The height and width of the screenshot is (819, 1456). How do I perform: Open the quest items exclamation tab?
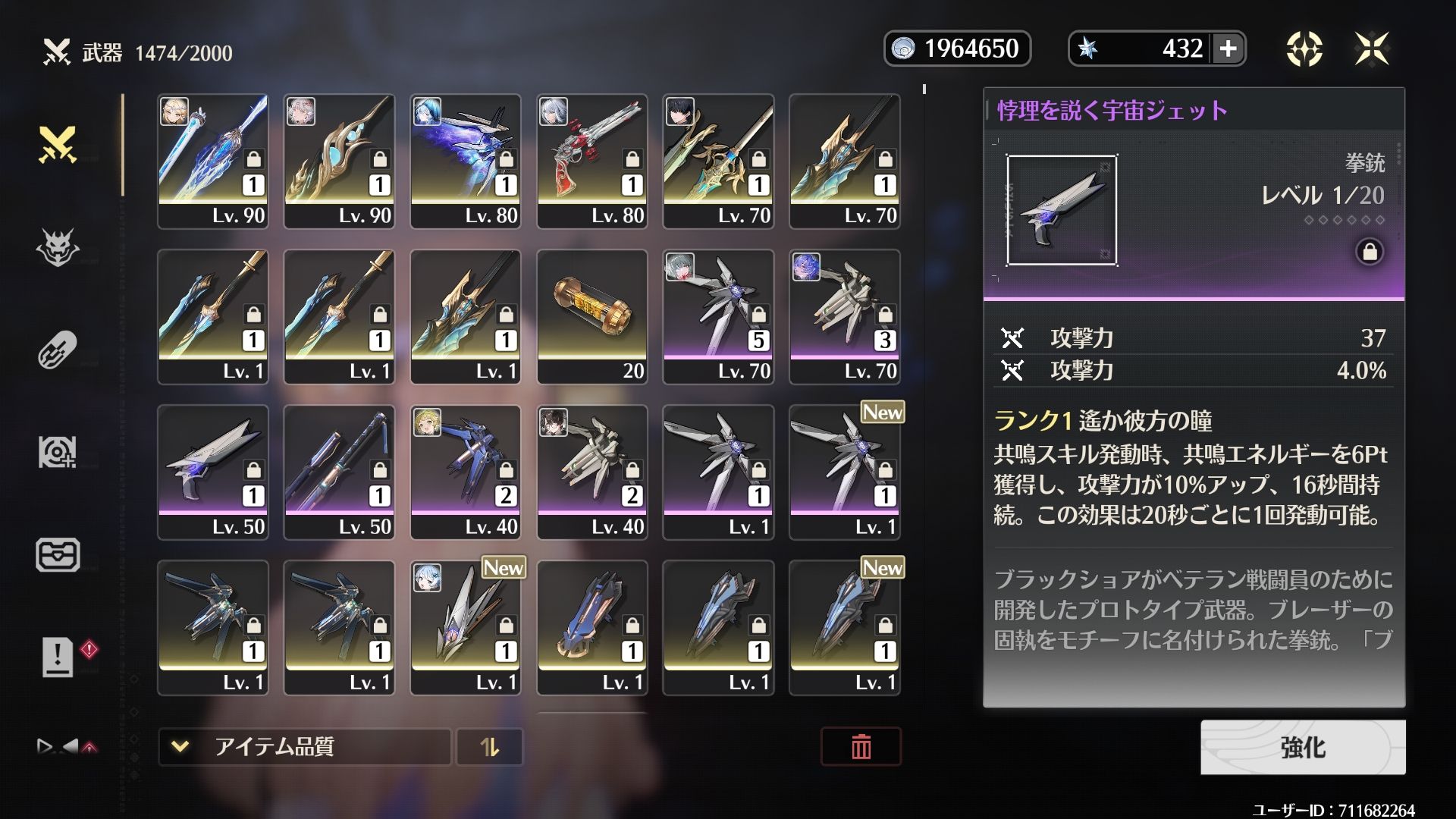(x=58, y=655)
